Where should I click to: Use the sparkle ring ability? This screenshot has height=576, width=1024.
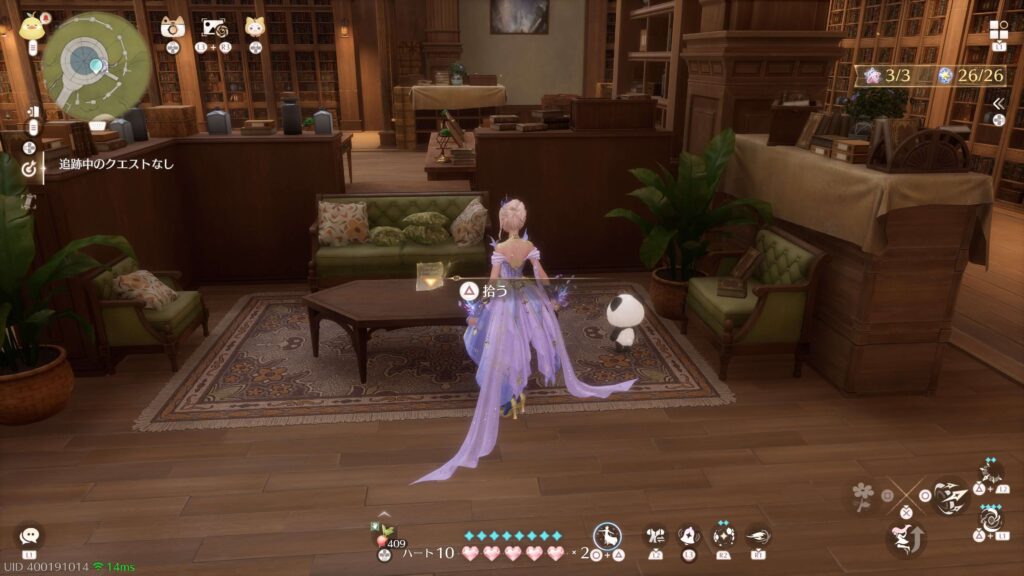[x=723, y=535]
